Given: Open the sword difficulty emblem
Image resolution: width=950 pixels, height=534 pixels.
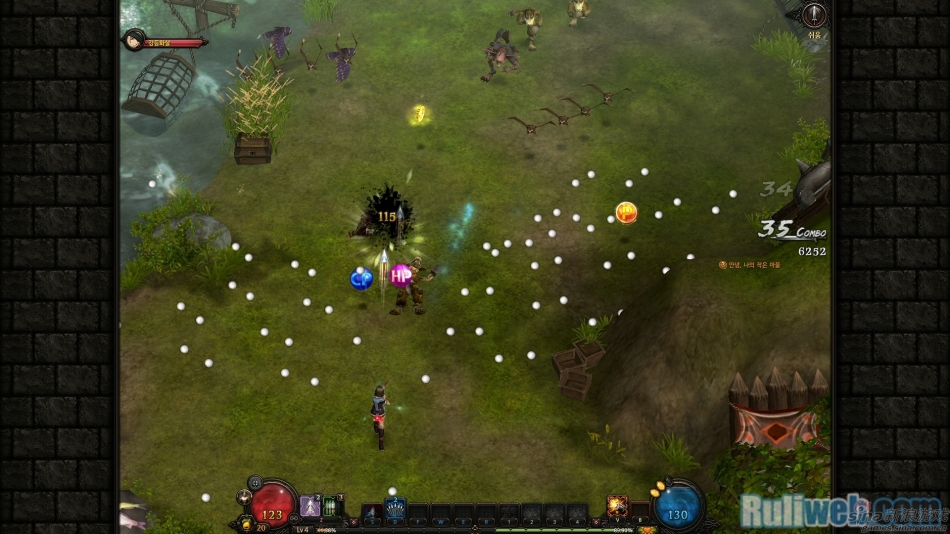Looking at the screenshot, I should click(x=816, y=15).
